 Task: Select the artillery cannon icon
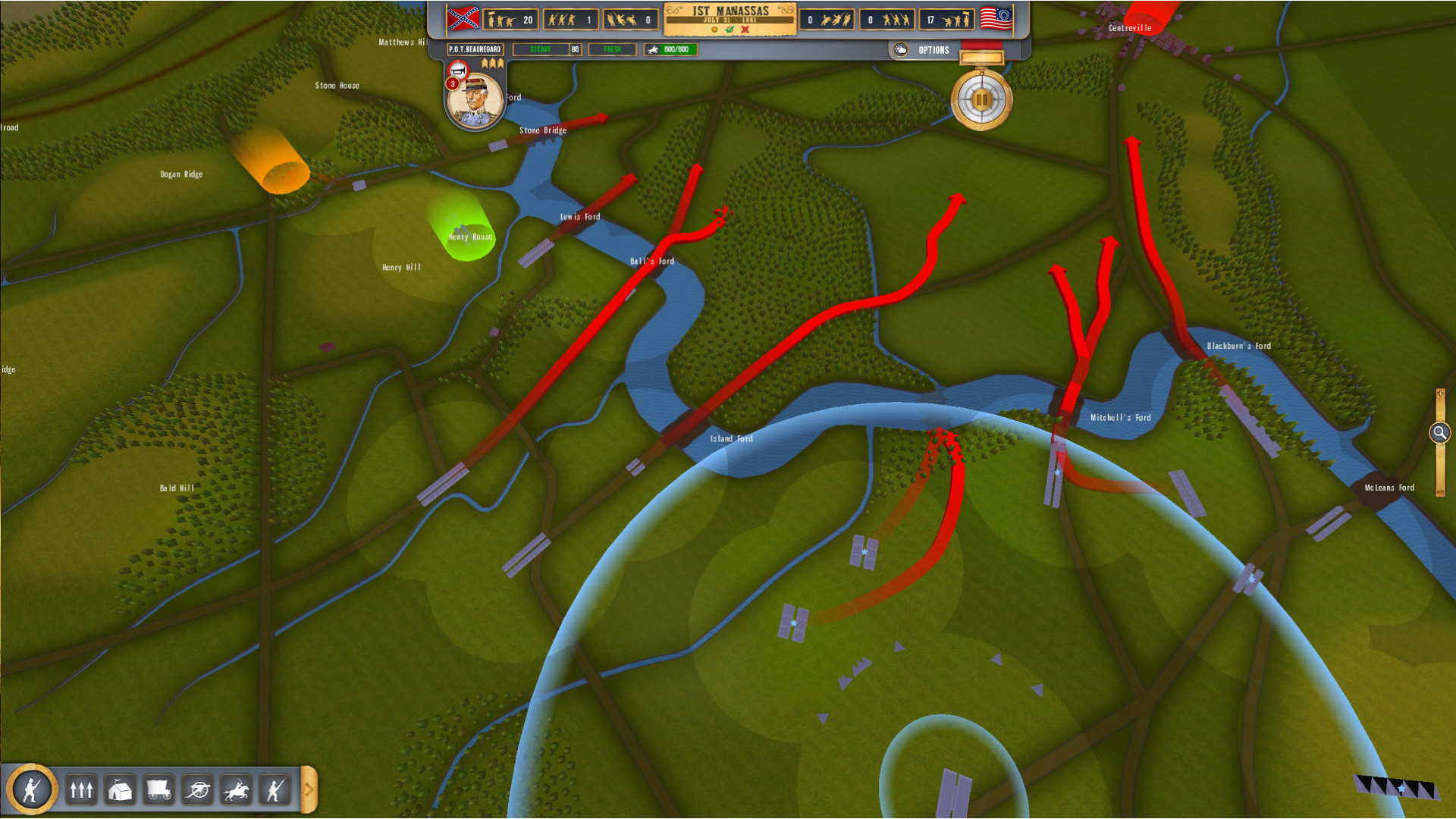197,790
